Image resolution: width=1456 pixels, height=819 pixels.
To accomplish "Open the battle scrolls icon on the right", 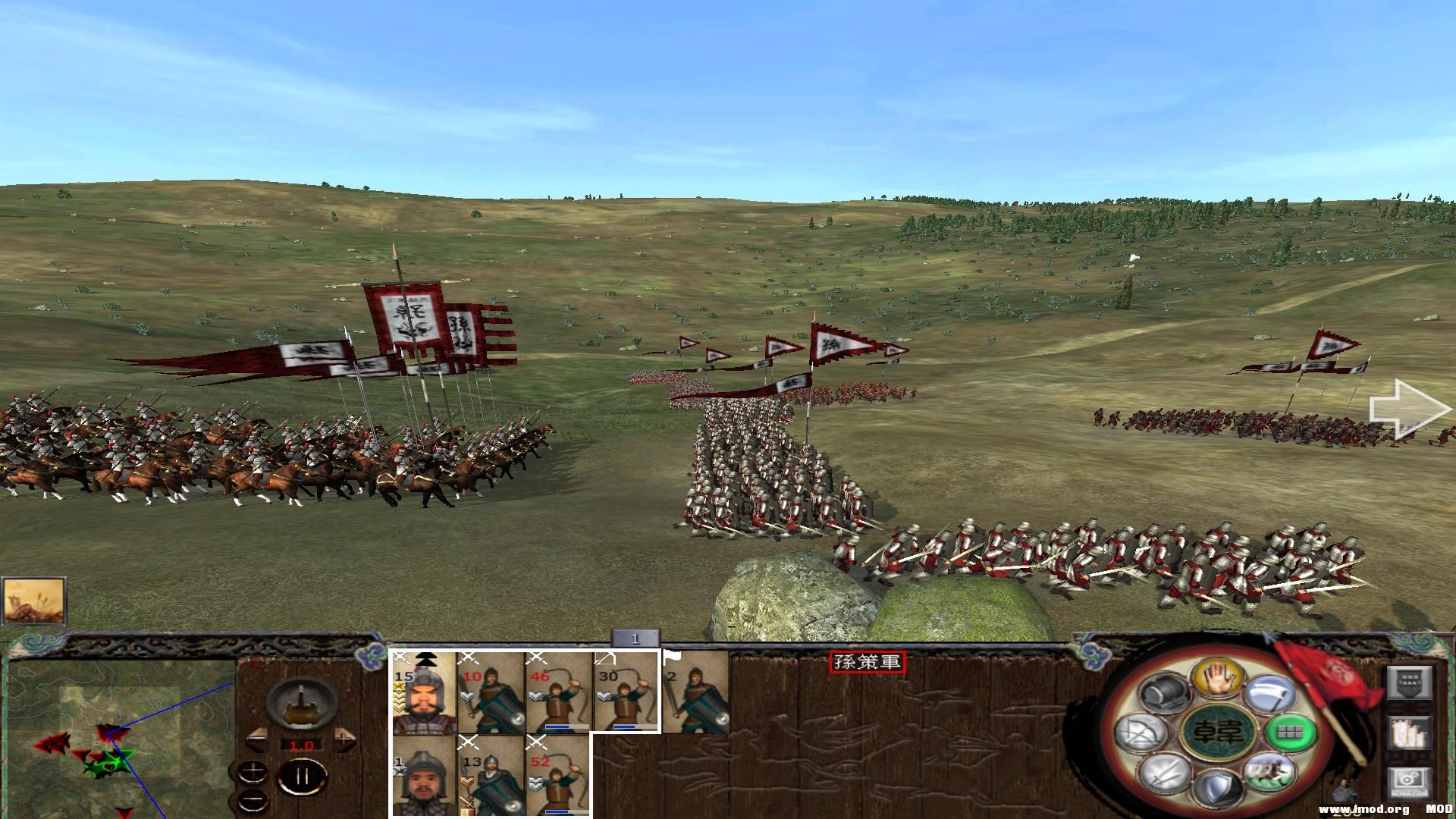I will tap(1409, 732).
